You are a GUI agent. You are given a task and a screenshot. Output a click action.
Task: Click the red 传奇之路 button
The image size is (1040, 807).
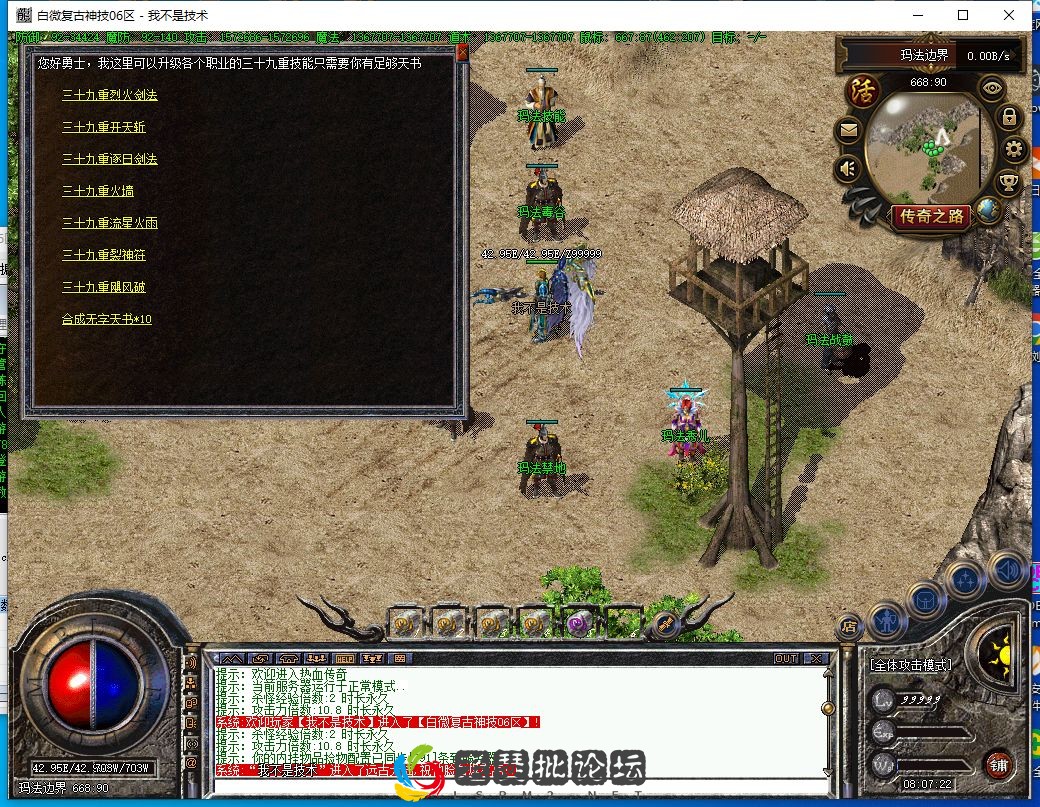[932, 216]
